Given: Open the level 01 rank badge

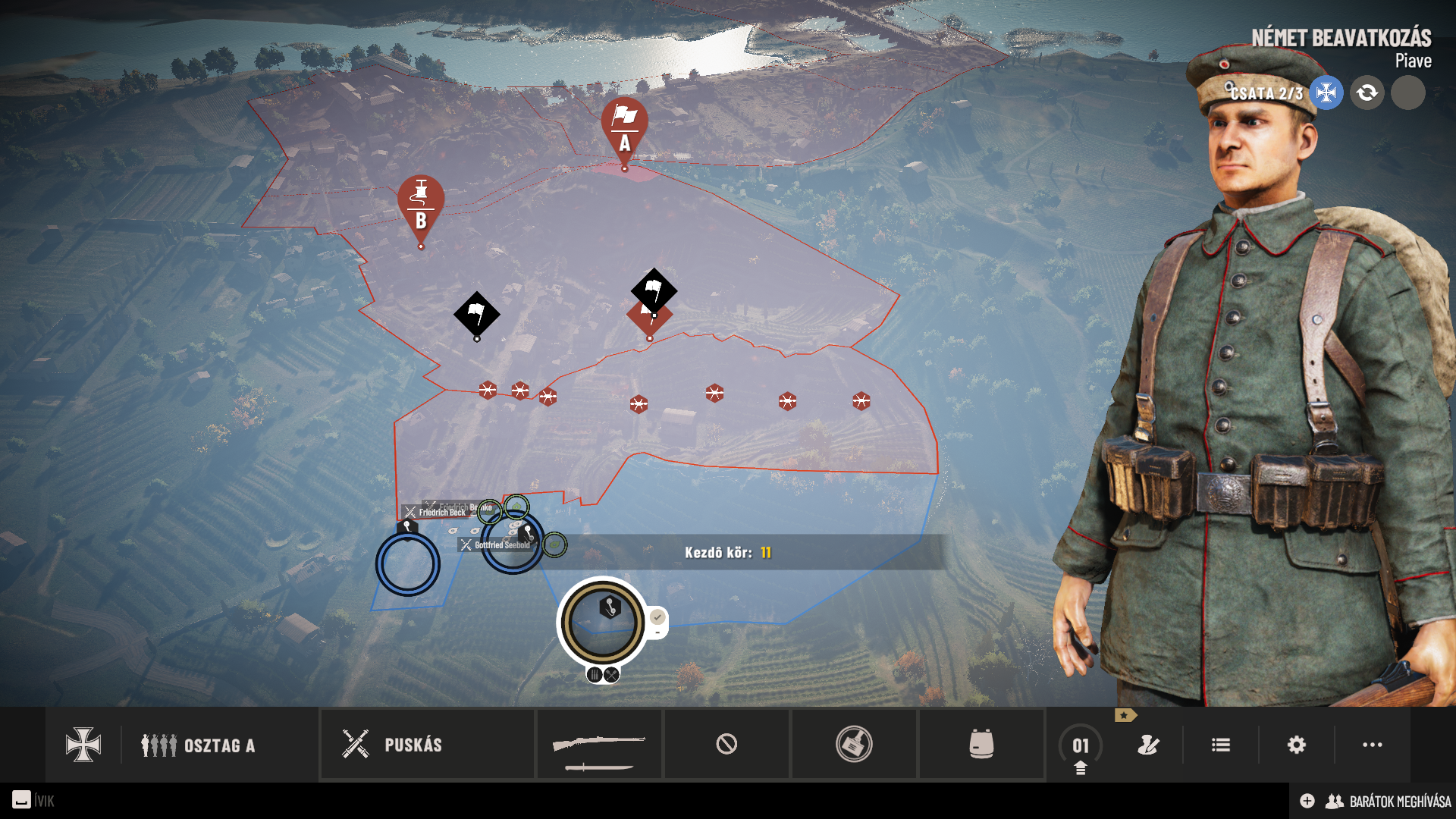Looking at the screenshot, I should pyautogui.click(x=1081, y=746).
